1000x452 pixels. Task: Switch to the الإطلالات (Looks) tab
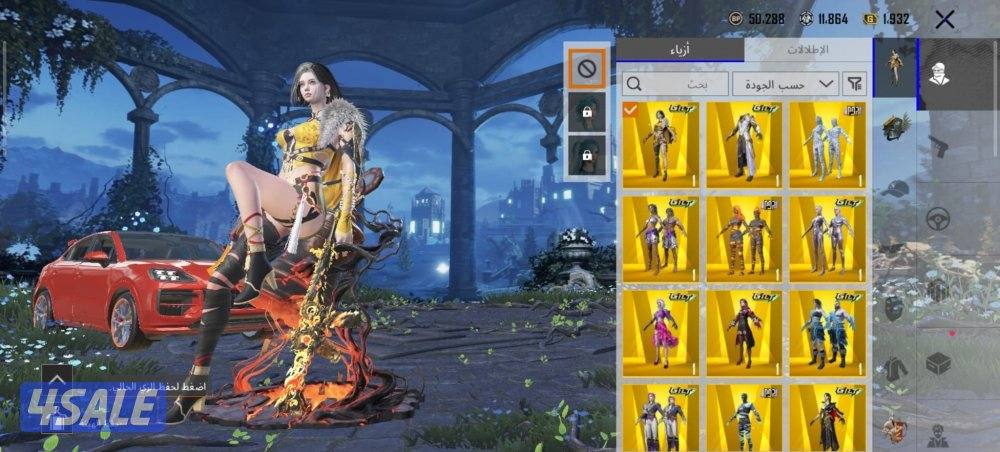pyautogui.click(x=808, y=50)
